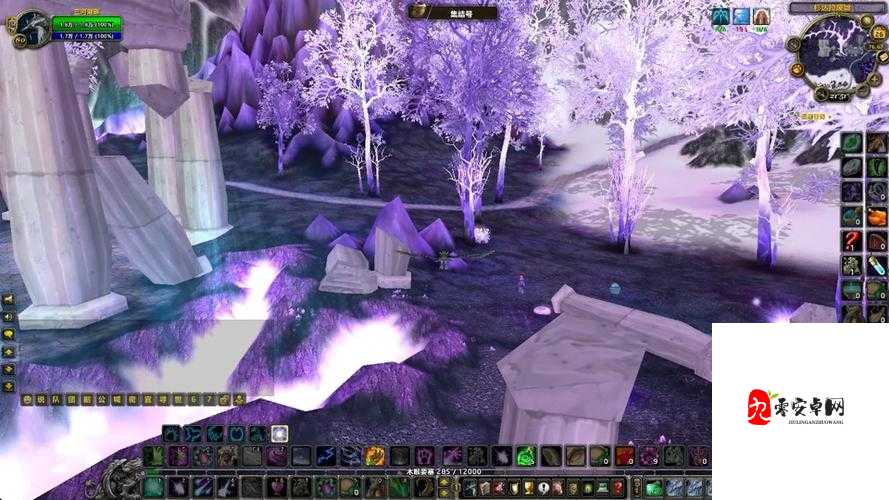Click the character portrait buff icon

point(762,17)
